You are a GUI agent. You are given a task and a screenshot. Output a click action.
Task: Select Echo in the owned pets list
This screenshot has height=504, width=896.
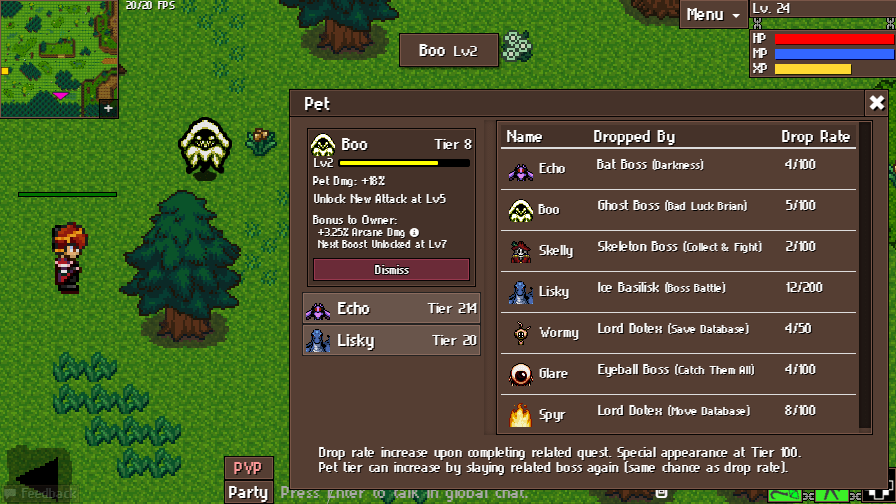(x=391, y=309)
